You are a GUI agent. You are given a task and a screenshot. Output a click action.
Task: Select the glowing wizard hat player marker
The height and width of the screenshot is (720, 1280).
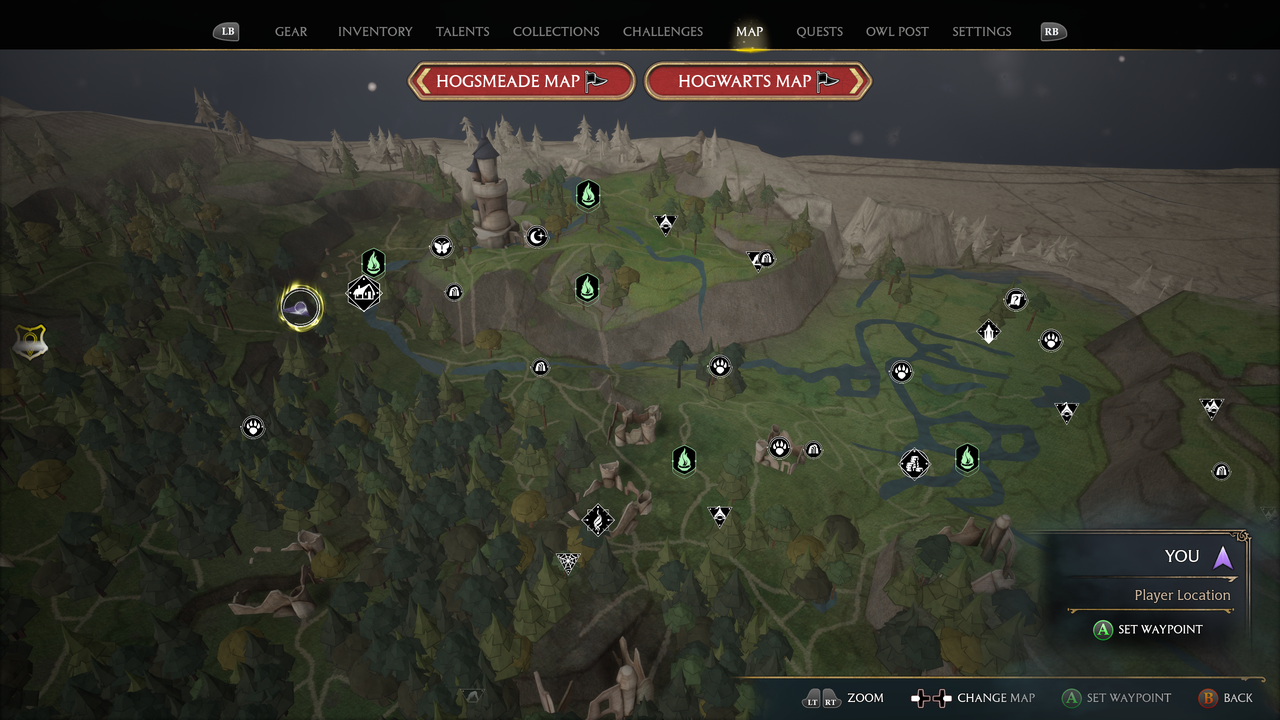(x=301, y=307)
